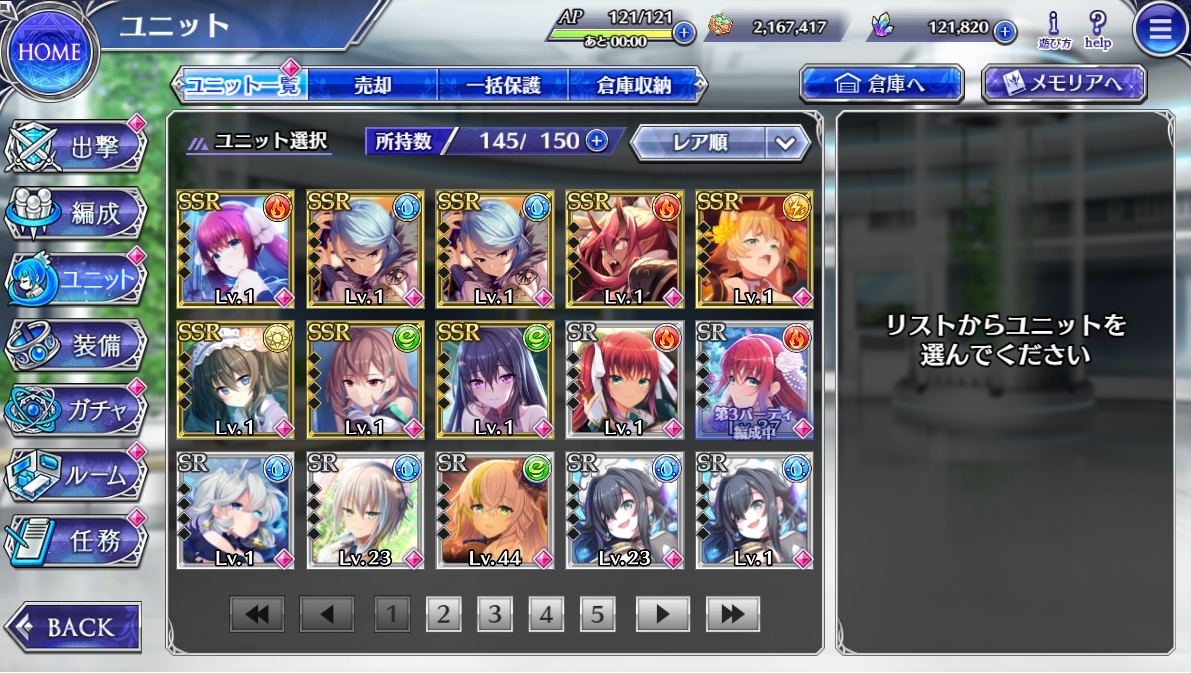The height and width of the screenshot is (673, 1191).
Task: Open the hamburger main menu
Action: 1160,30
